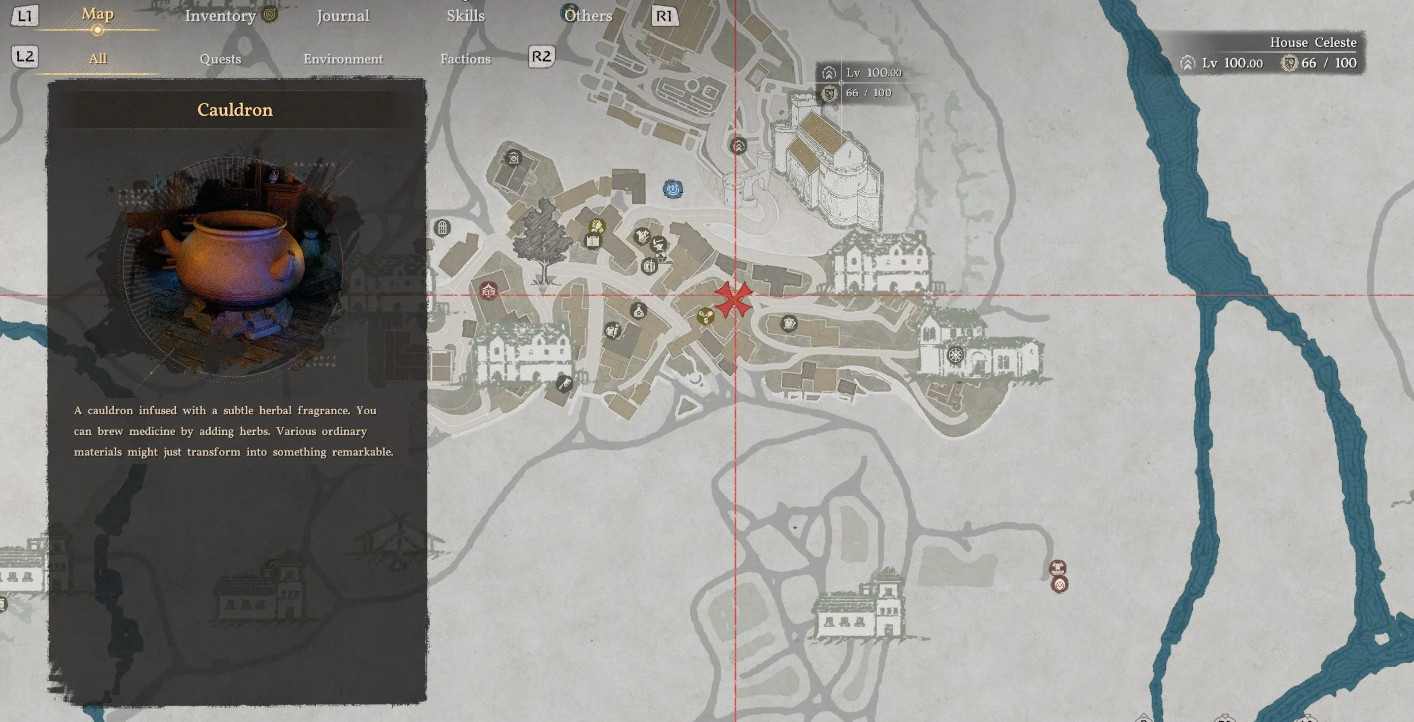Click the red tent marker on map
This screenshot has height=722, width=1414.
(x=488, y=291)
